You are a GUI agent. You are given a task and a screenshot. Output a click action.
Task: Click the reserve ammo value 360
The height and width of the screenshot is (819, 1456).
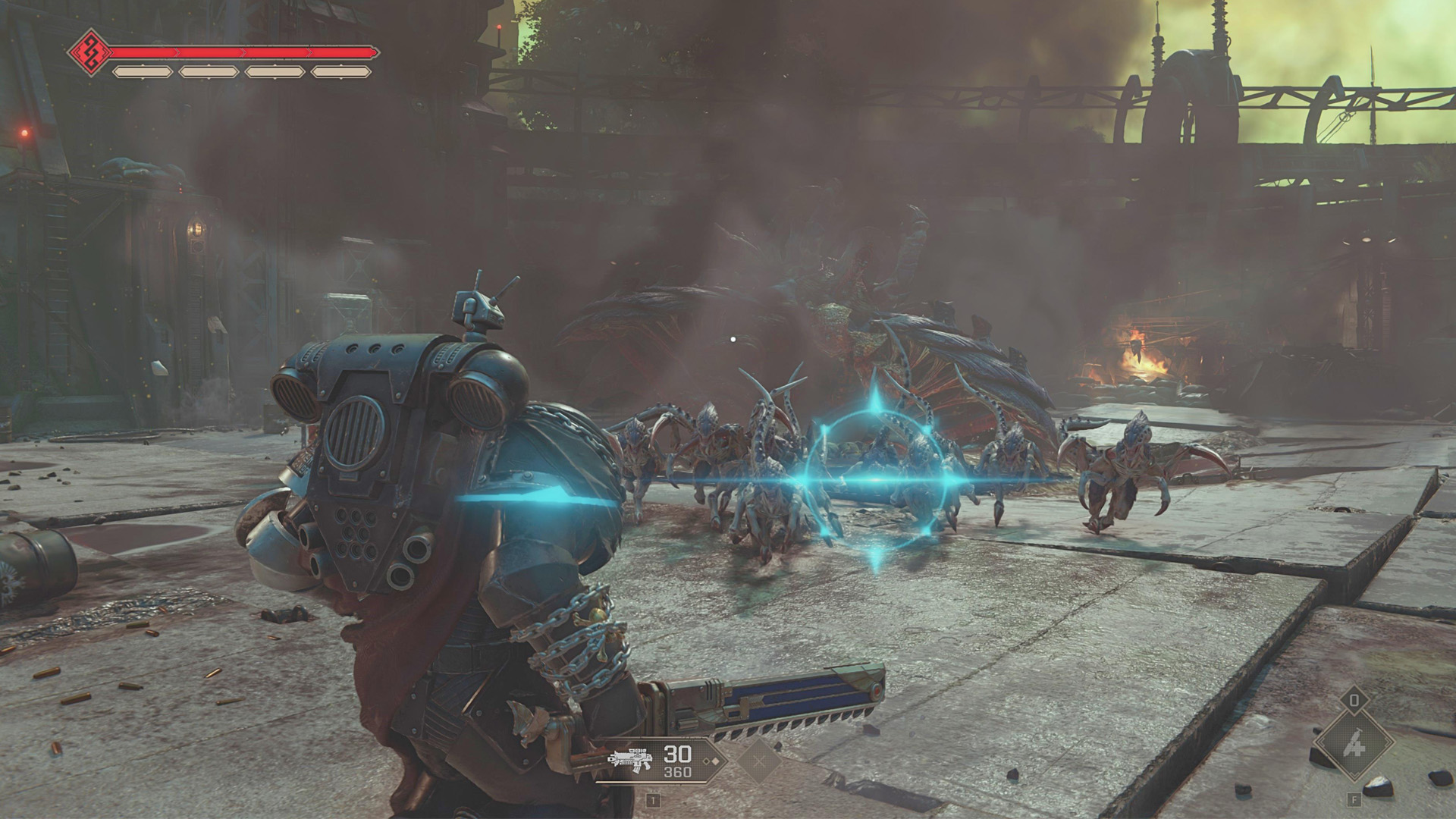(677, 771)
